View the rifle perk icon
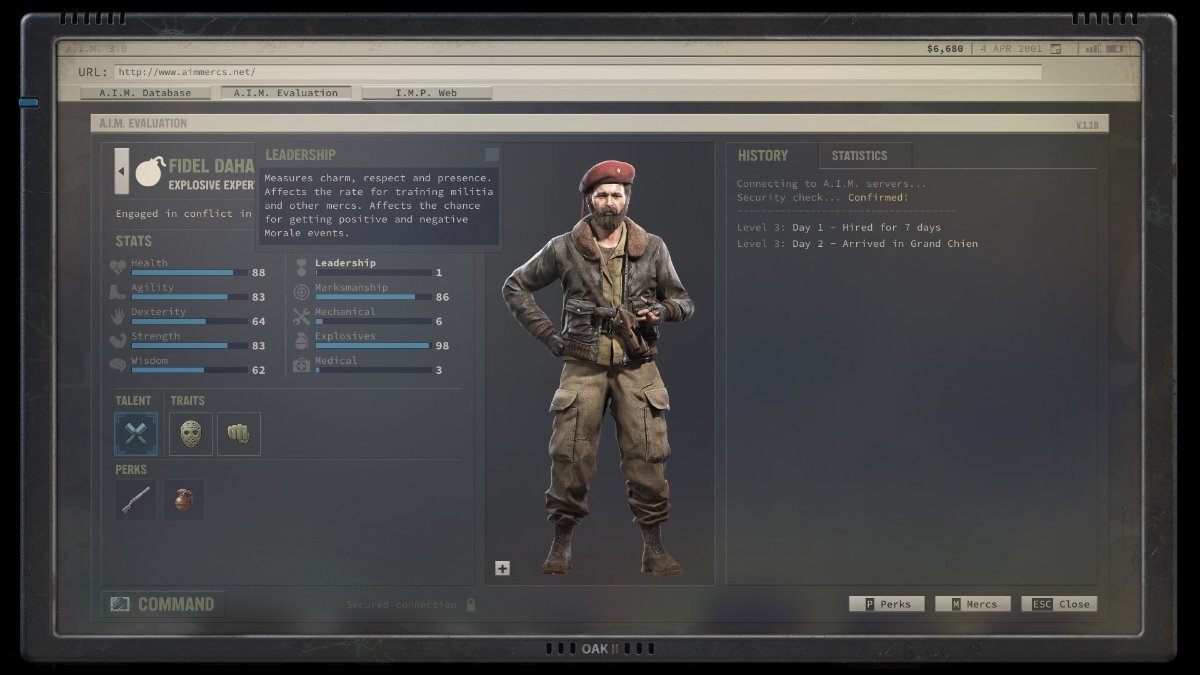Screen dimensions: 1200x675 pyautogui.click(x=136, y=500)
